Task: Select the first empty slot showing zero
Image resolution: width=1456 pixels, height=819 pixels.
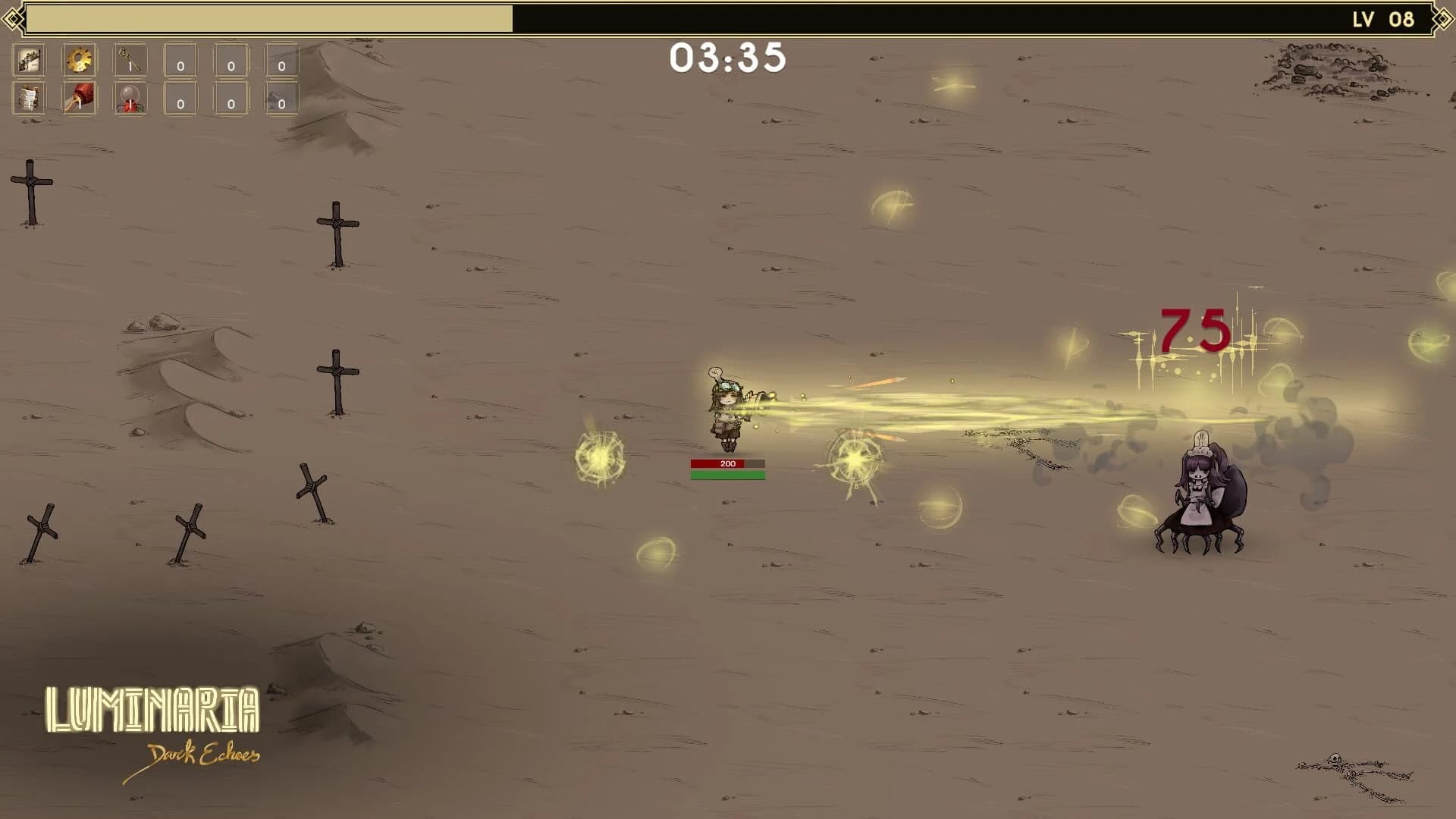Action: coord(179,60)
